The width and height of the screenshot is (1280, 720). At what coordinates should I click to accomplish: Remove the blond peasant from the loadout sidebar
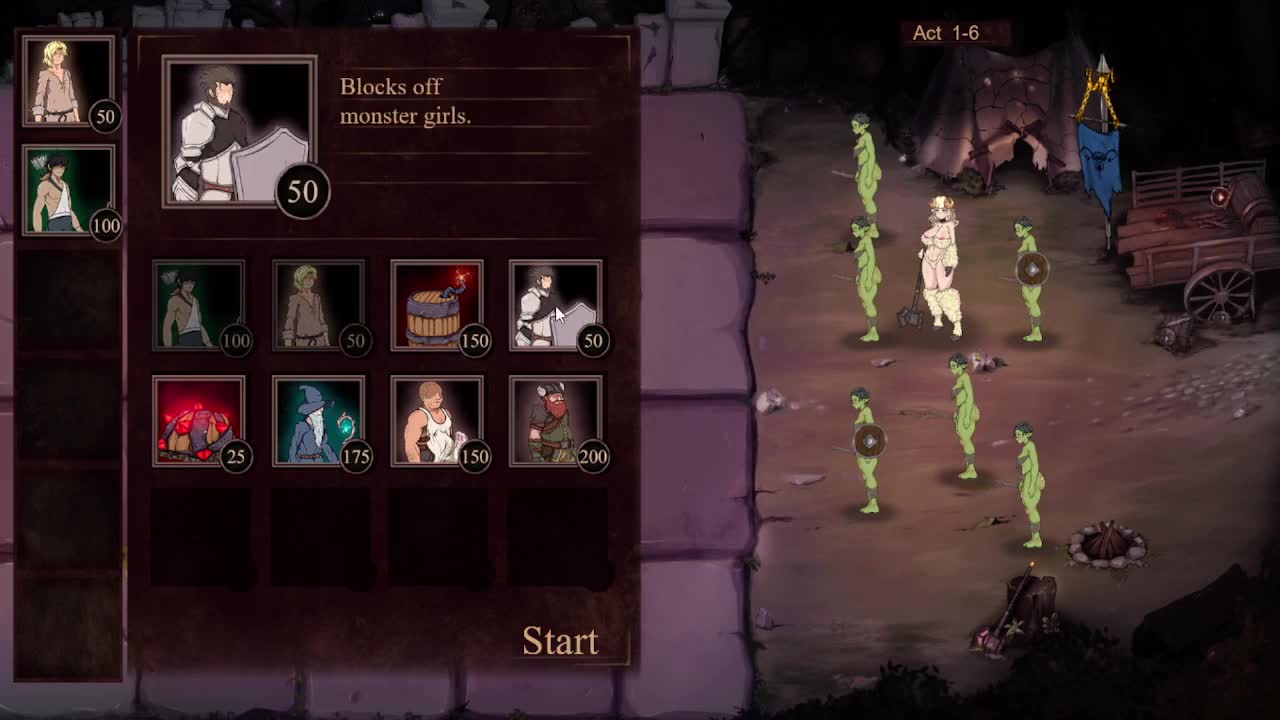(x=68, y=82)
